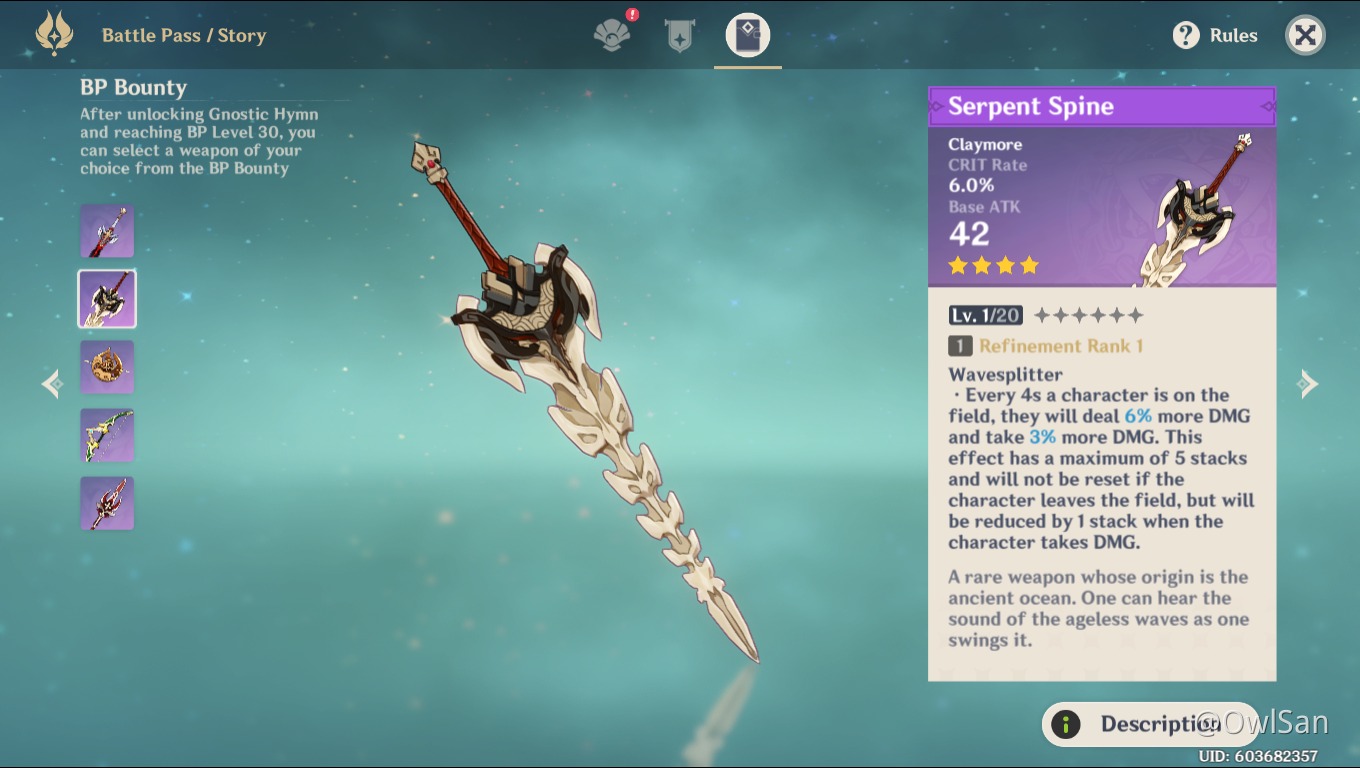Close the Battle Pass screen

[1304, 36]
